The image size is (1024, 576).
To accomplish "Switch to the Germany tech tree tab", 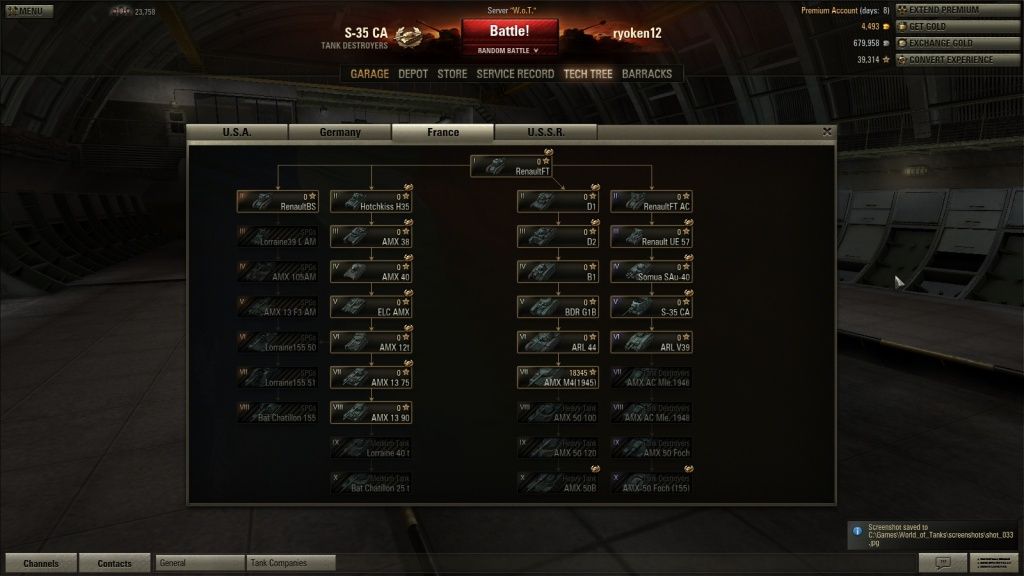I will tap(340, 132).
